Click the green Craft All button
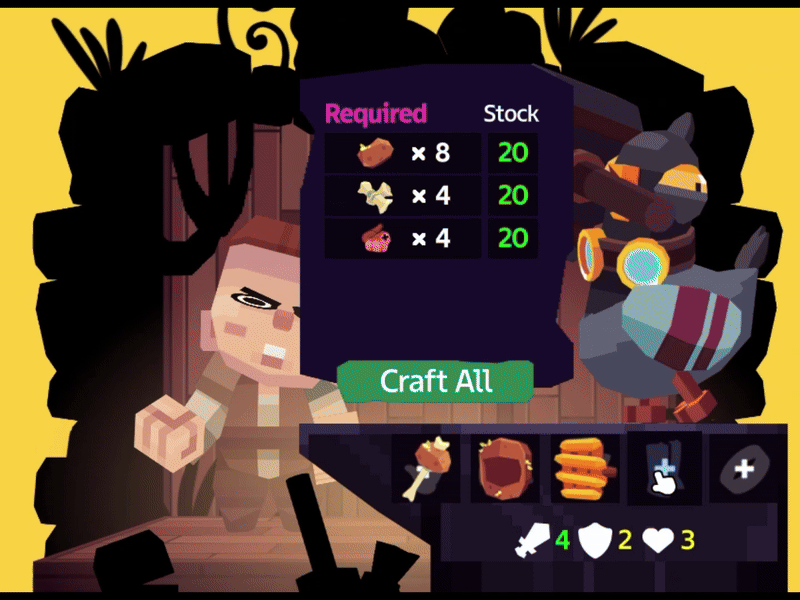Screen dimensions: 800x600 pyautogui.click(x=435, y=381)
